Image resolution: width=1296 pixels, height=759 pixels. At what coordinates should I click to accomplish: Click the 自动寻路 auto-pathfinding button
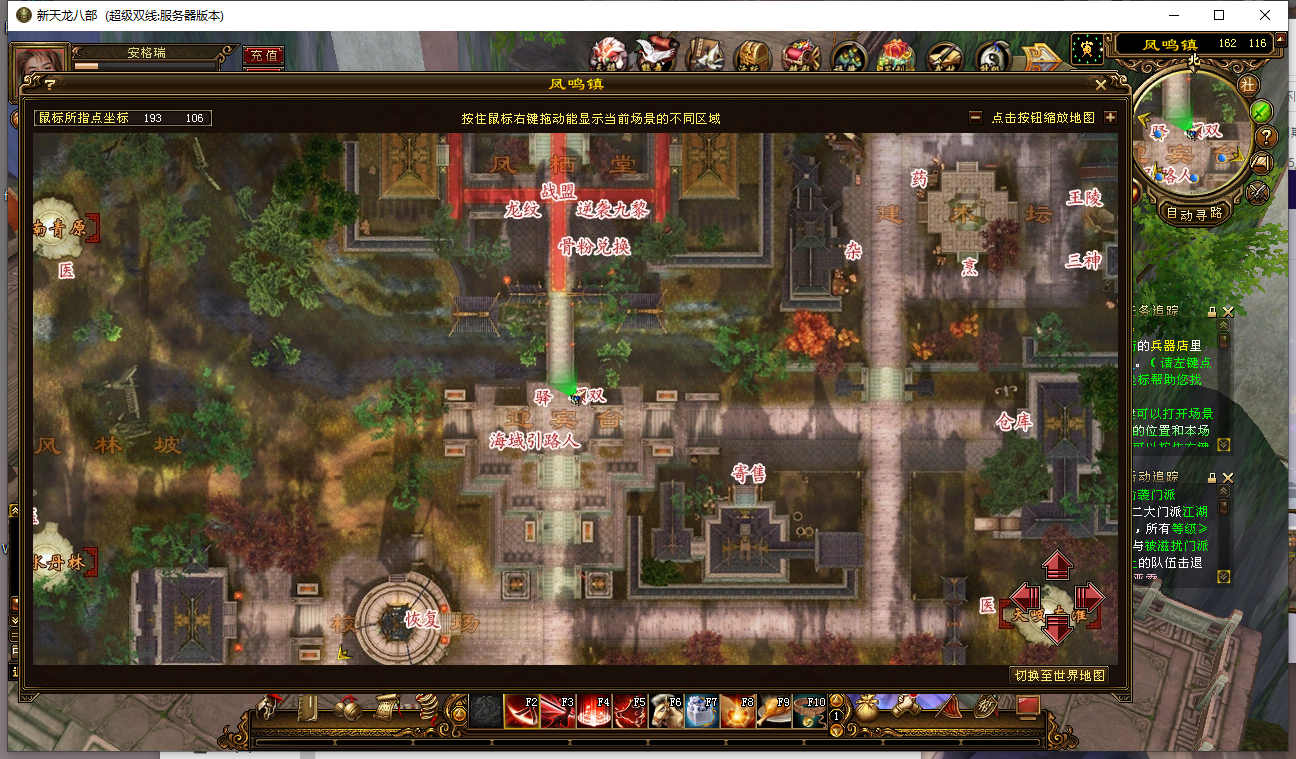click(1194, 212)
